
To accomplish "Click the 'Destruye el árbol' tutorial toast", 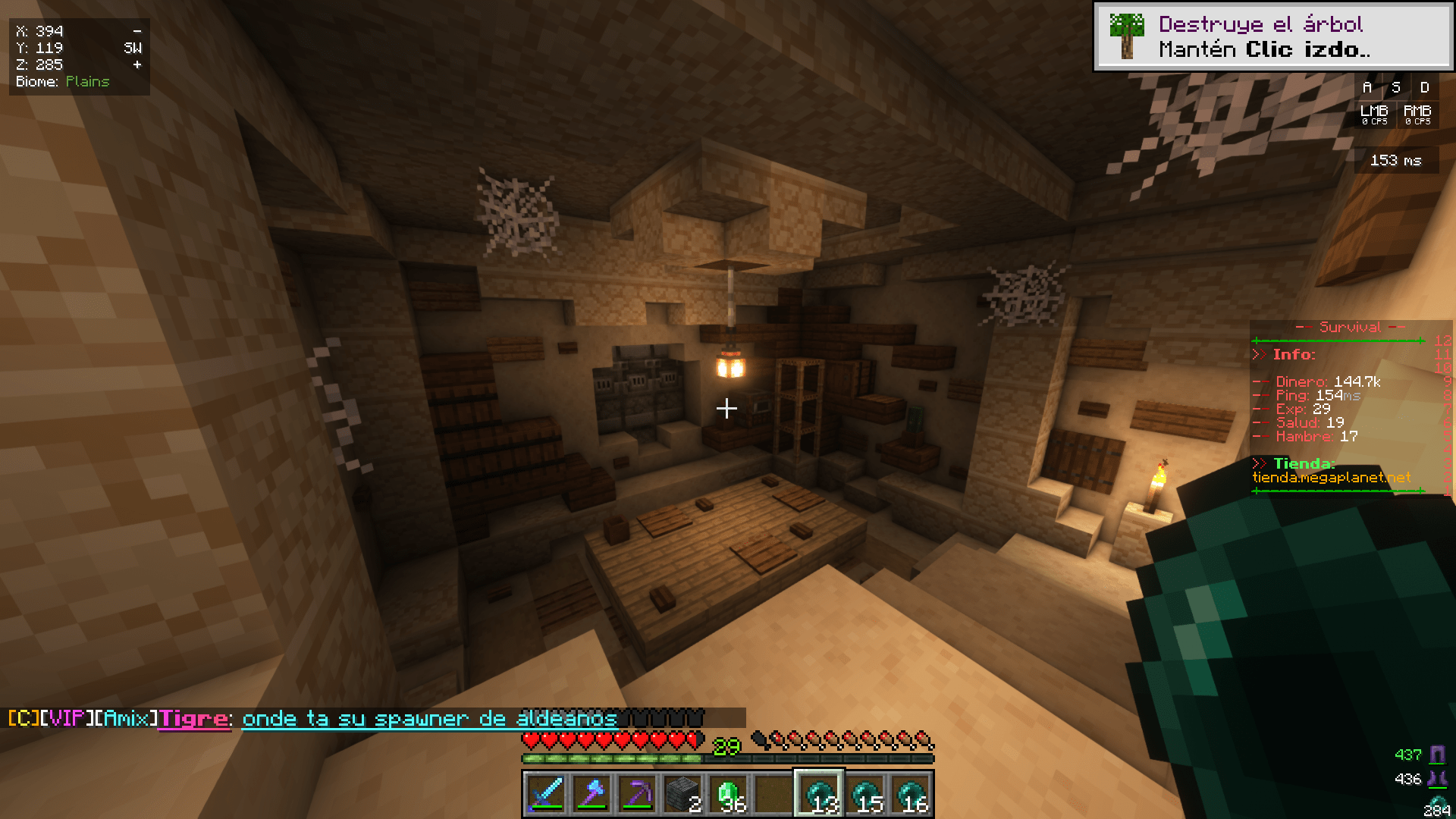I will click(x=1273, y=36).
